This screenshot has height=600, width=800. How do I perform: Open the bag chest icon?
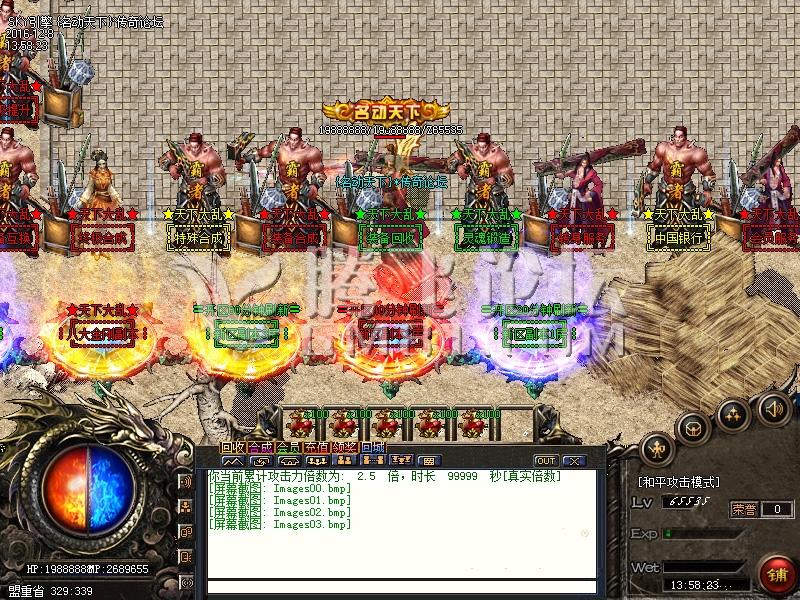[x=692, y=428]
